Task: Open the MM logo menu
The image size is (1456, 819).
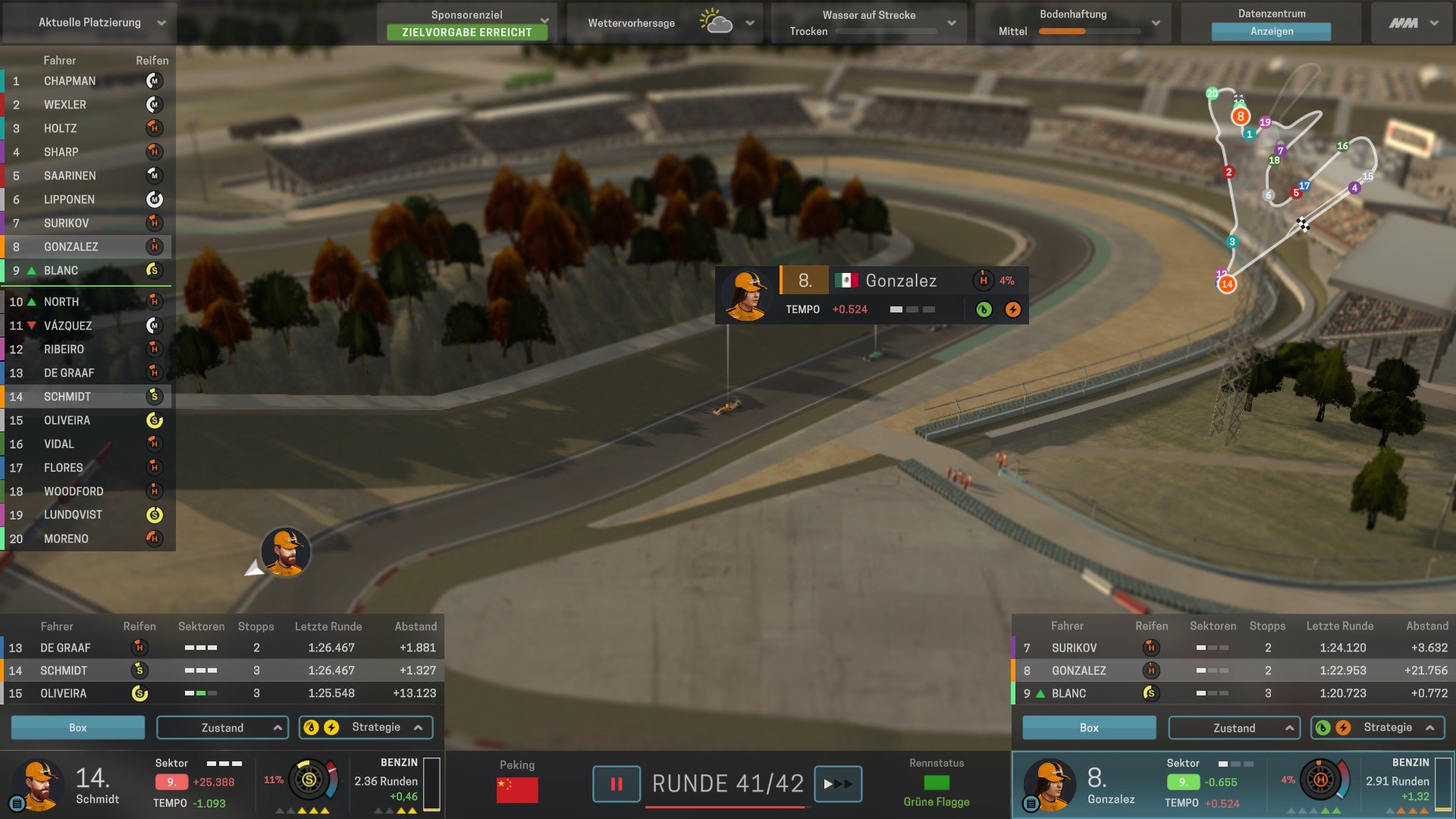Action: pyautogui.click(x=1413, y=23)
